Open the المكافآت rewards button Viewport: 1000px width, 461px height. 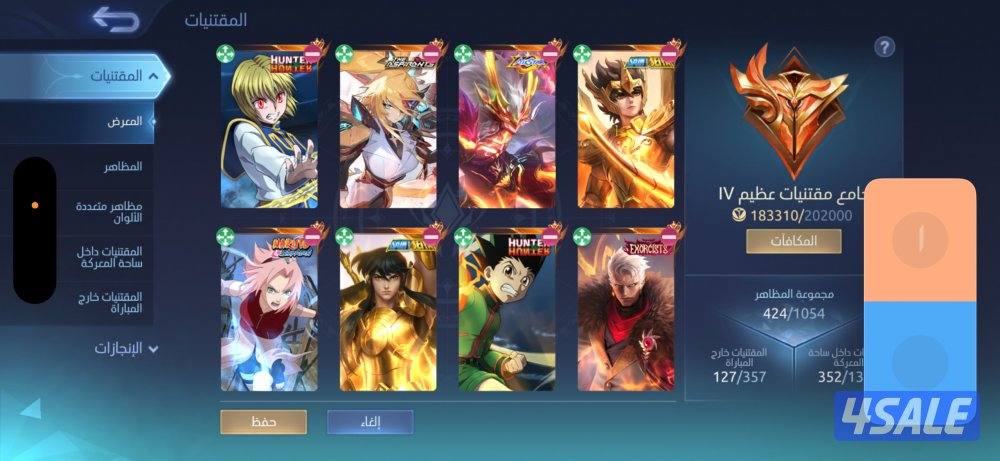793,241
